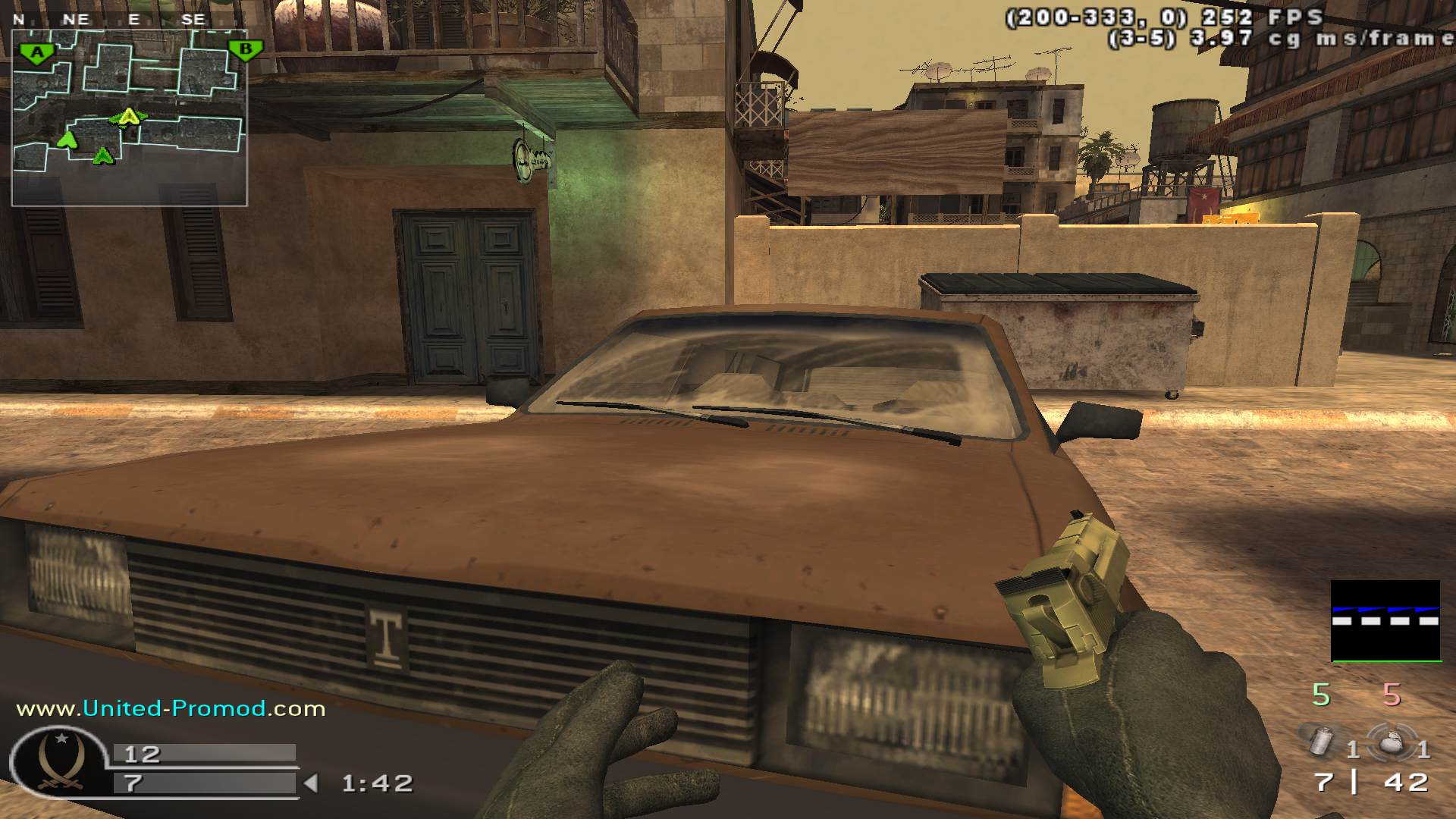
Task: Click the network lagometer graph
Action: click(1385, 620)
